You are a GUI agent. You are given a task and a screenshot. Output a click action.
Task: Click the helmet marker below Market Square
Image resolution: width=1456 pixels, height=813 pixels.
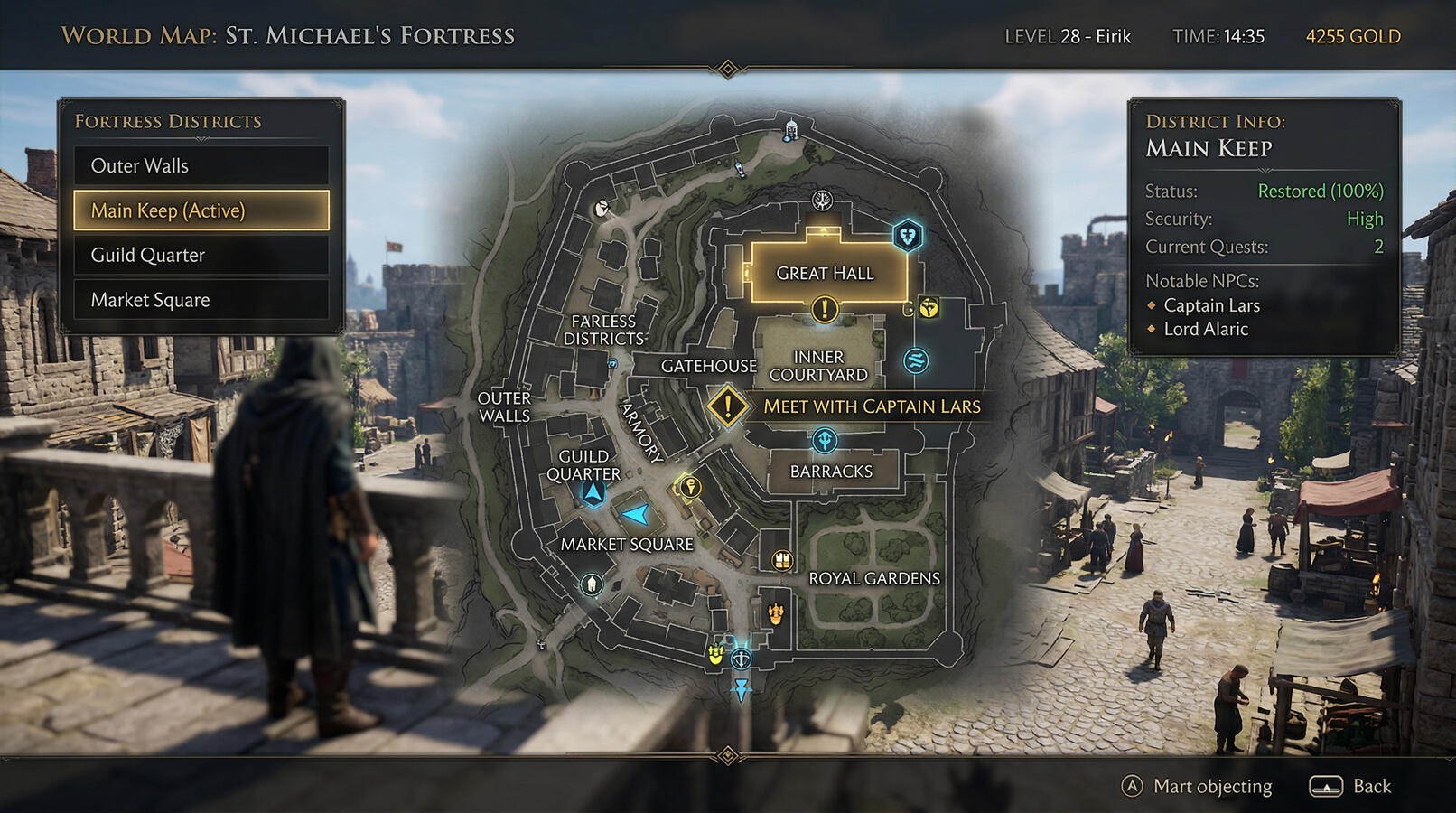(x=592, y=584)
